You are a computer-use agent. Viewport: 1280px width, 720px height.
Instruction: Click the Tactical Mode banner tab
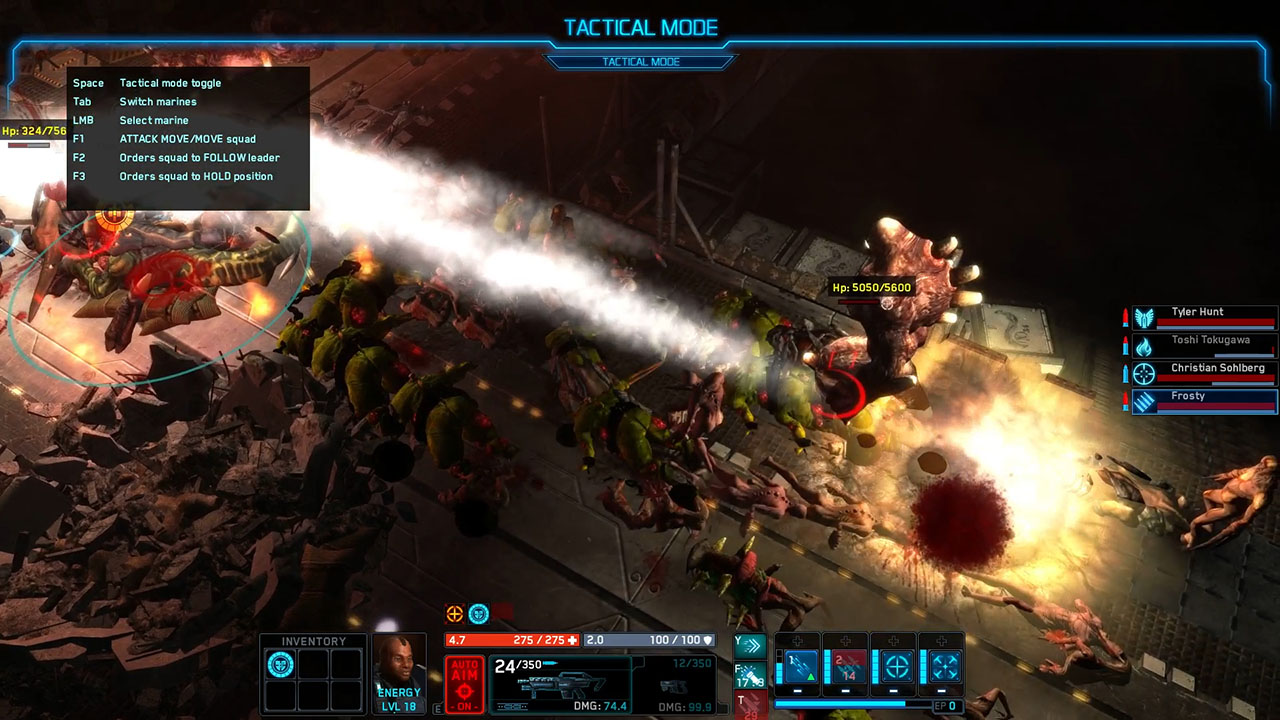640,62
